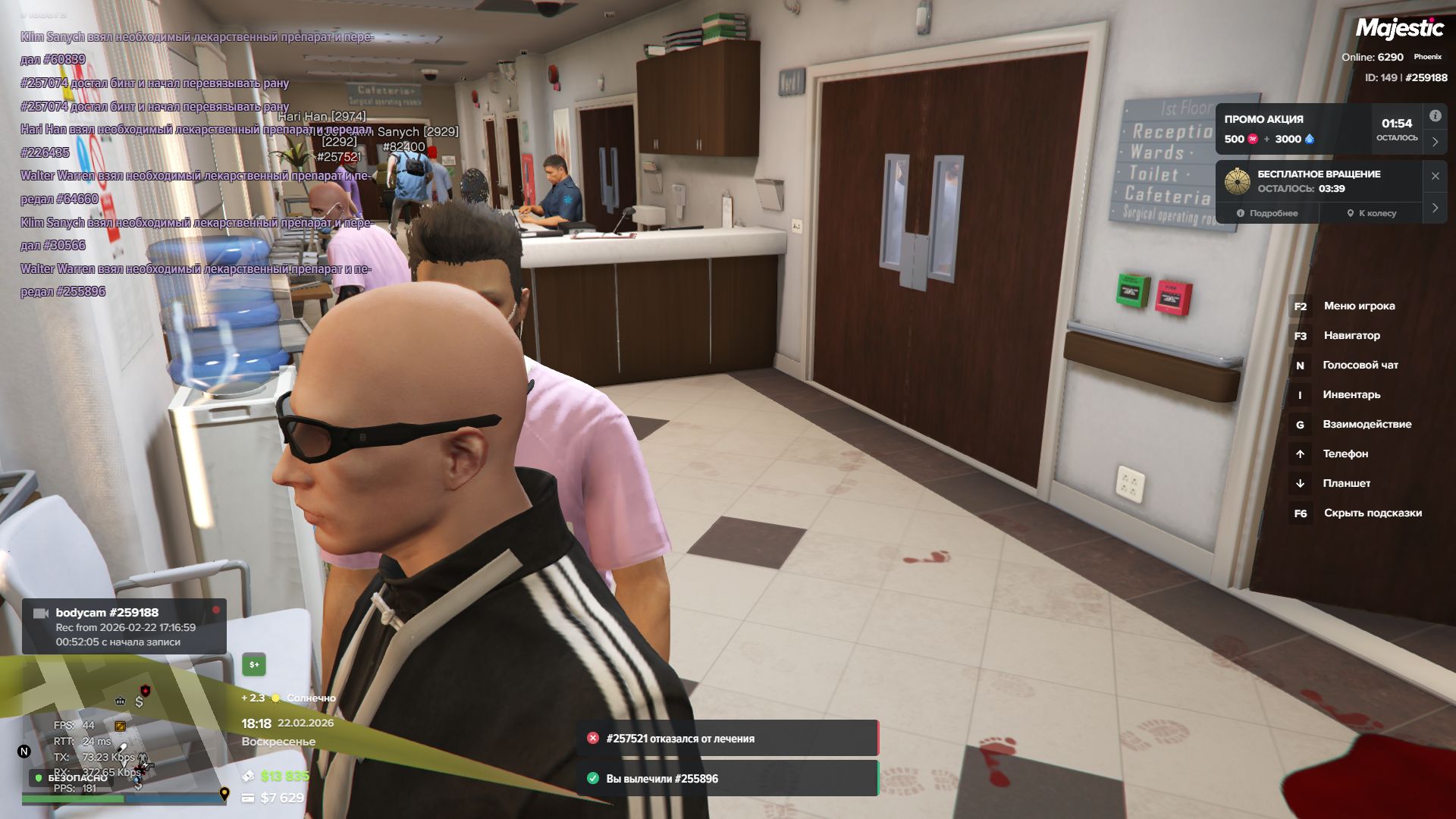This screenshot has width=1456, height=819.
Task: Click the Вы вылечили #255896 notification
Action: [726, 779]
